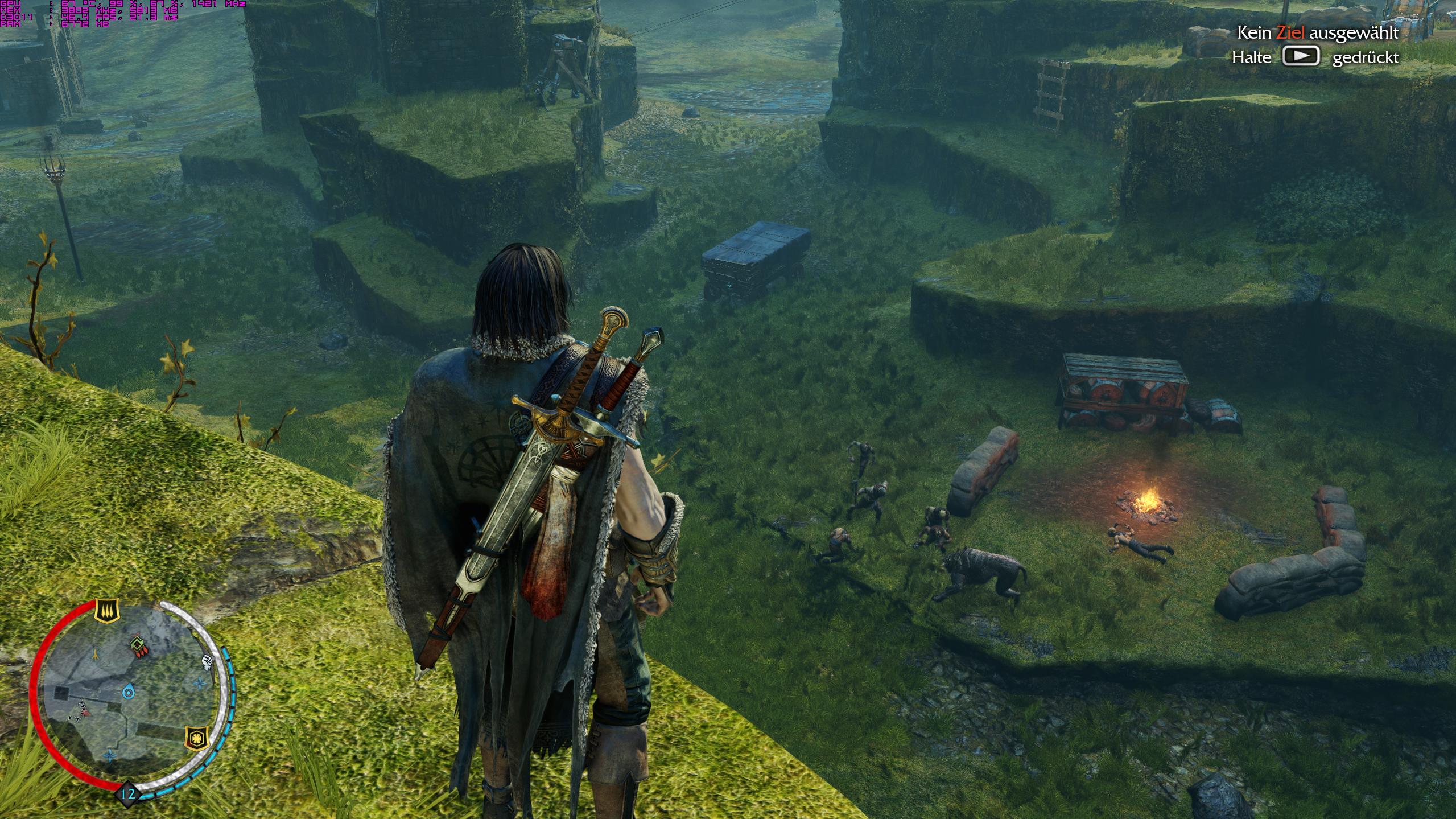Select the blue player position marker
The height and width of the screenshot is (819, 1456).
point(129,692)
